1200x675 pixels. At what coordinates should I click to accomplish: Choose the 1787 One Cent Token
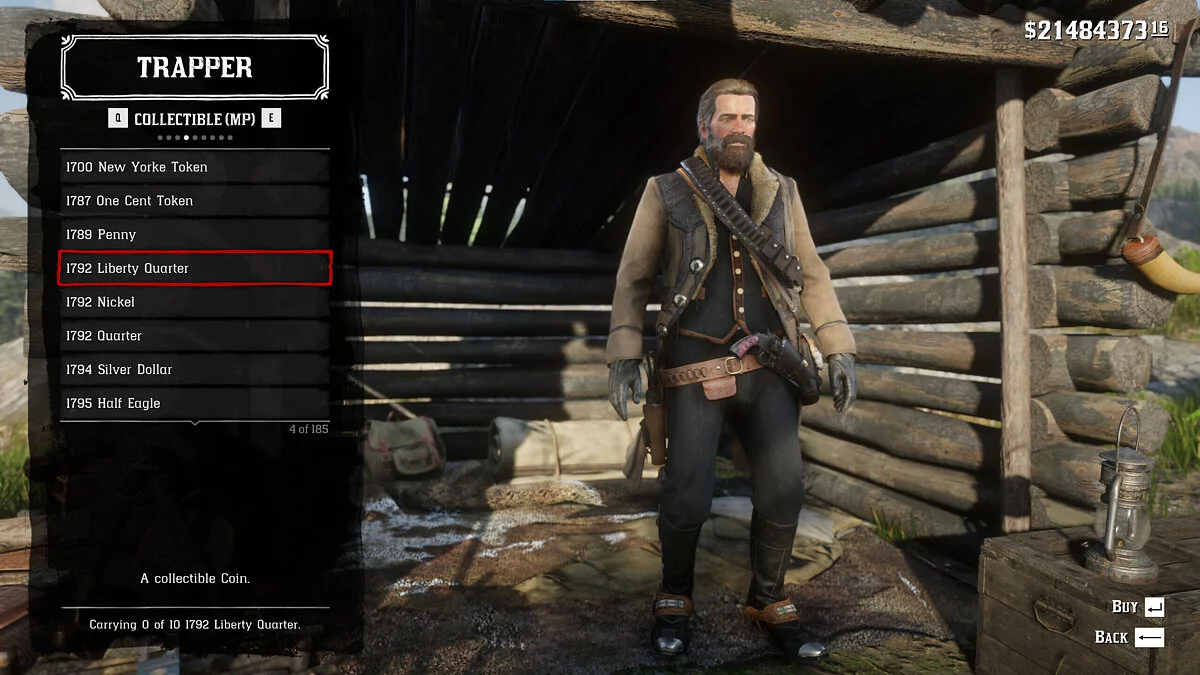(195, 201)
